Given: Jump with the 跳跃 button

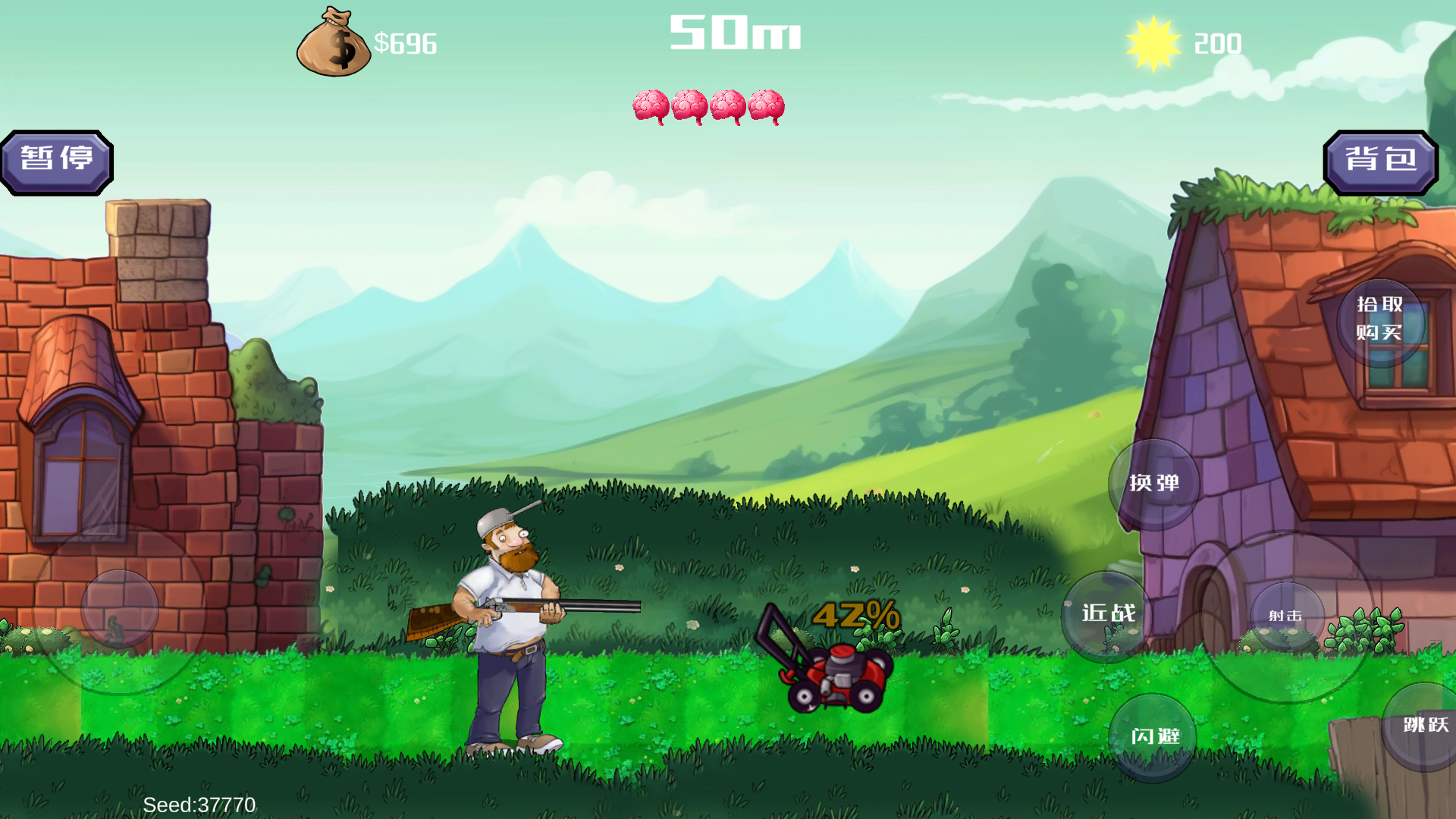Looking at the screenshot, I should click(x=1425, y=726).
